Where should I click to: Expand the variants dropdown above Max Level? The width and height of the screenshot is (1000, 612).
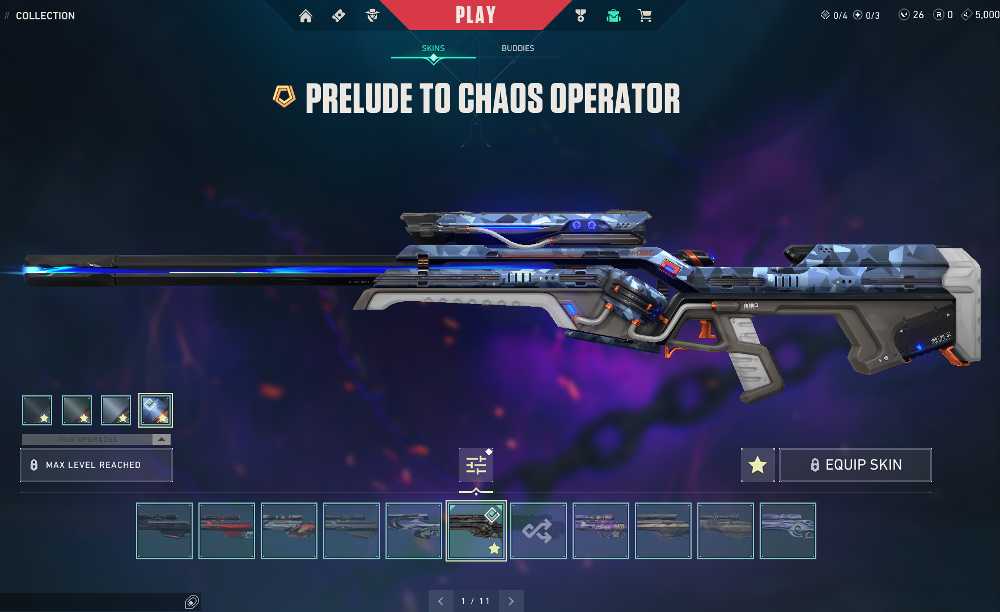(159, 439)
